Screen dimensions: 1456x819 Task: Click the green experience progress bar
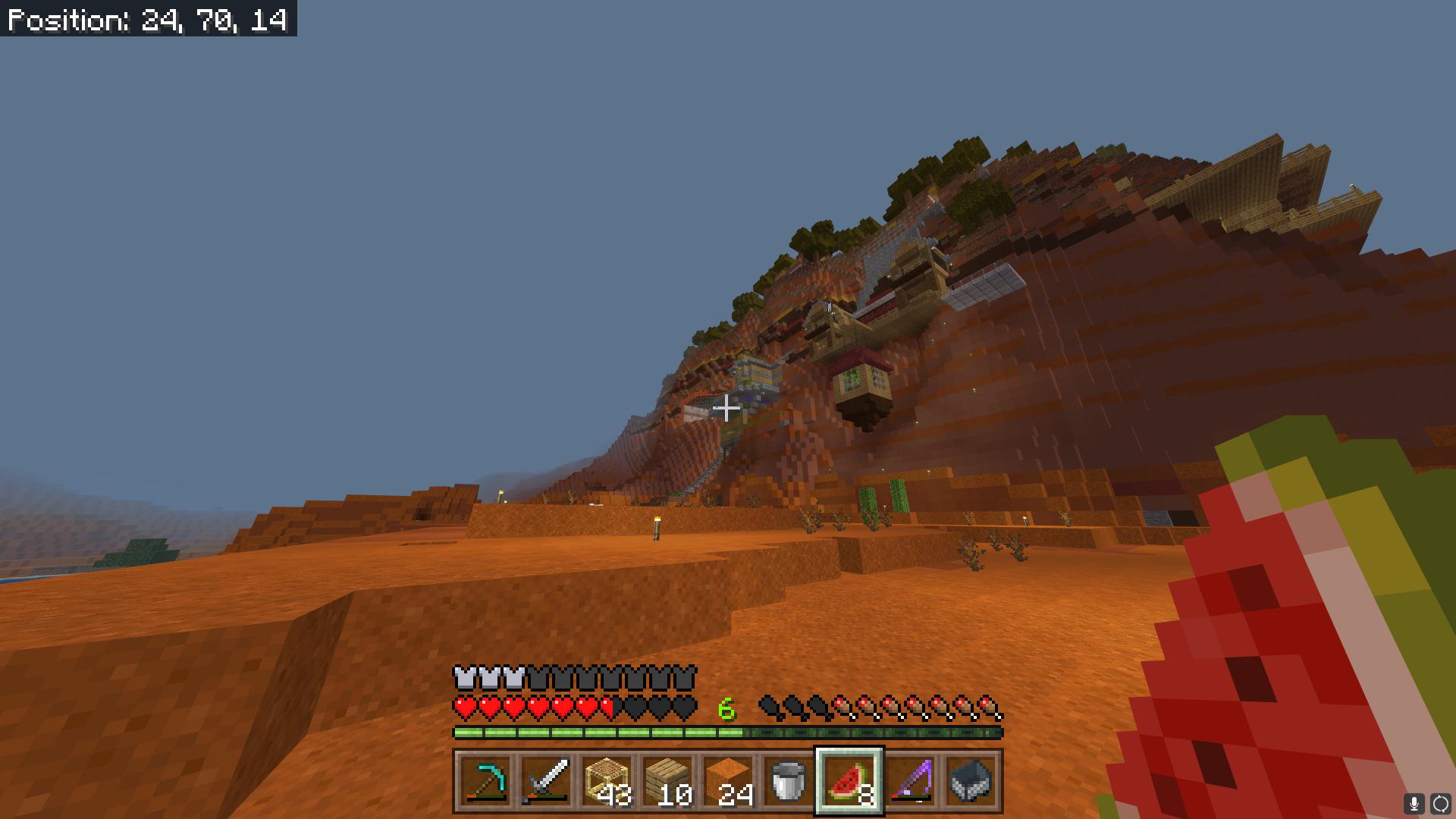pos(599,733)
